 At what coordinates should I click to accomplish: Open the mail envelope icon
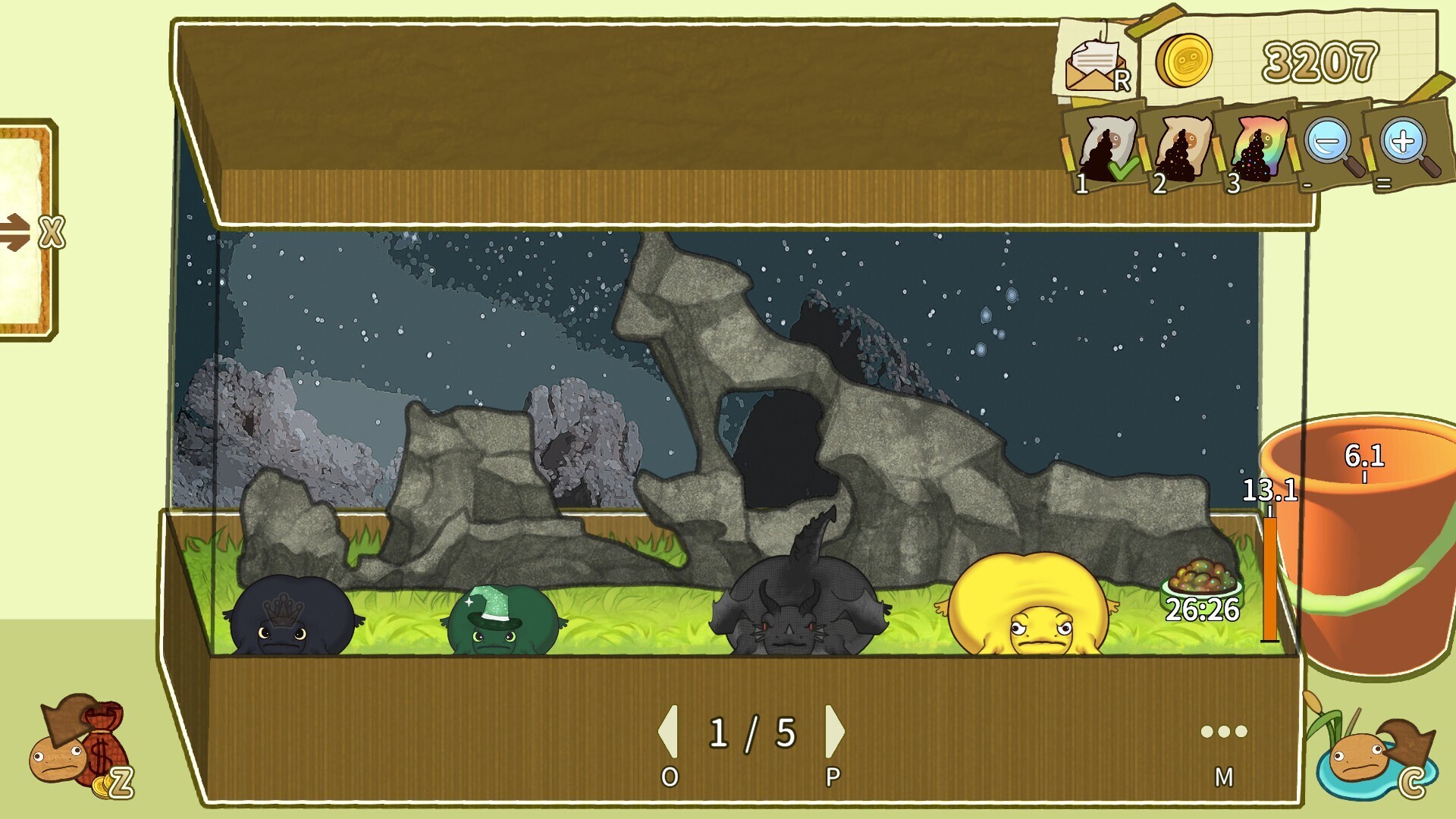(1095, 65)
